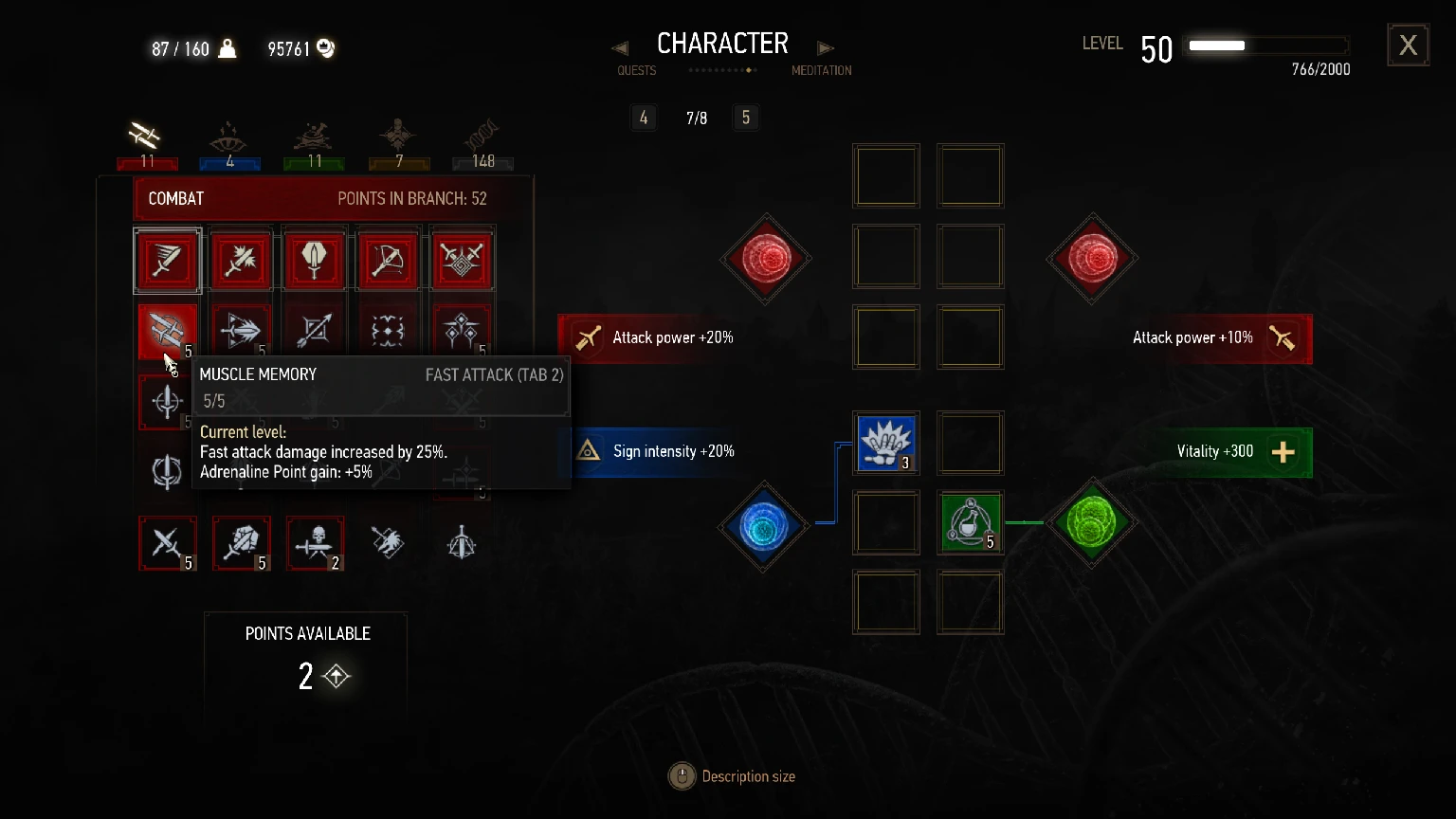The height and width of the screenshot is (819, 1456).
Task: Click the skill group stepper labeled 4
Action: (644, 118)
